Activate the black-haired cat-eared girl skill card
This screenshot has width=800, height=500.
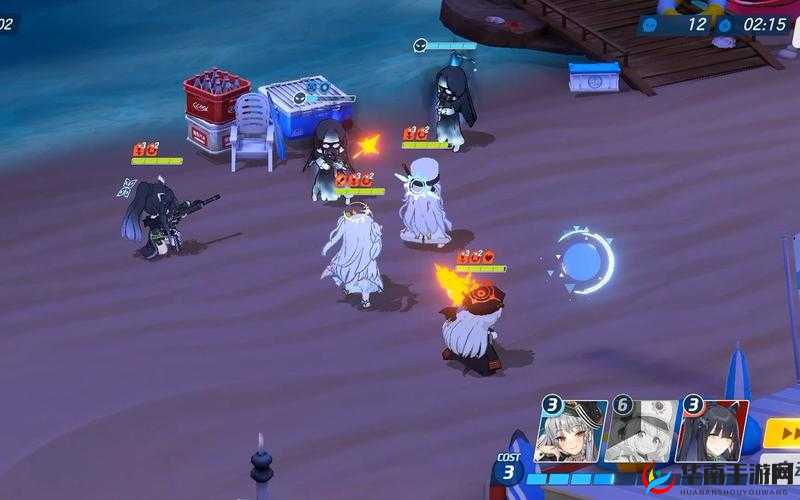[711, 431]
